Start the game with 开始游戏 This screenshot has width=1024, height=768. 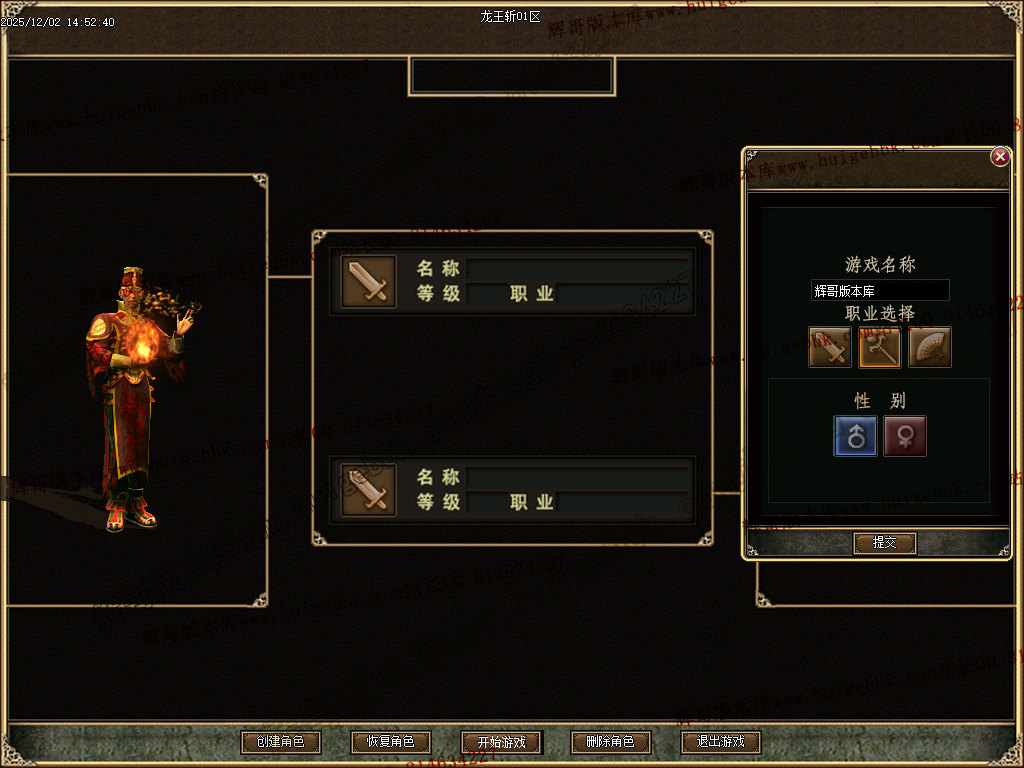[x=500, y=742]
